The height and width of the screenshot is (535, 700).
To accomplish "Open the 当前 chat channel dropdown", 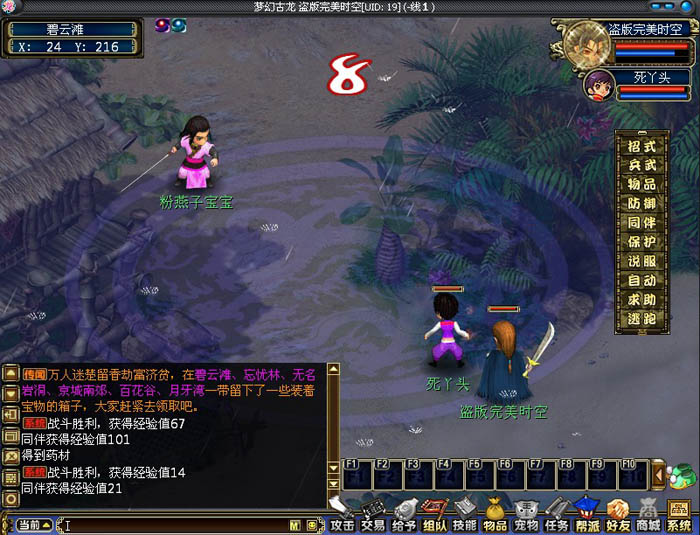I will coord(34,525).
